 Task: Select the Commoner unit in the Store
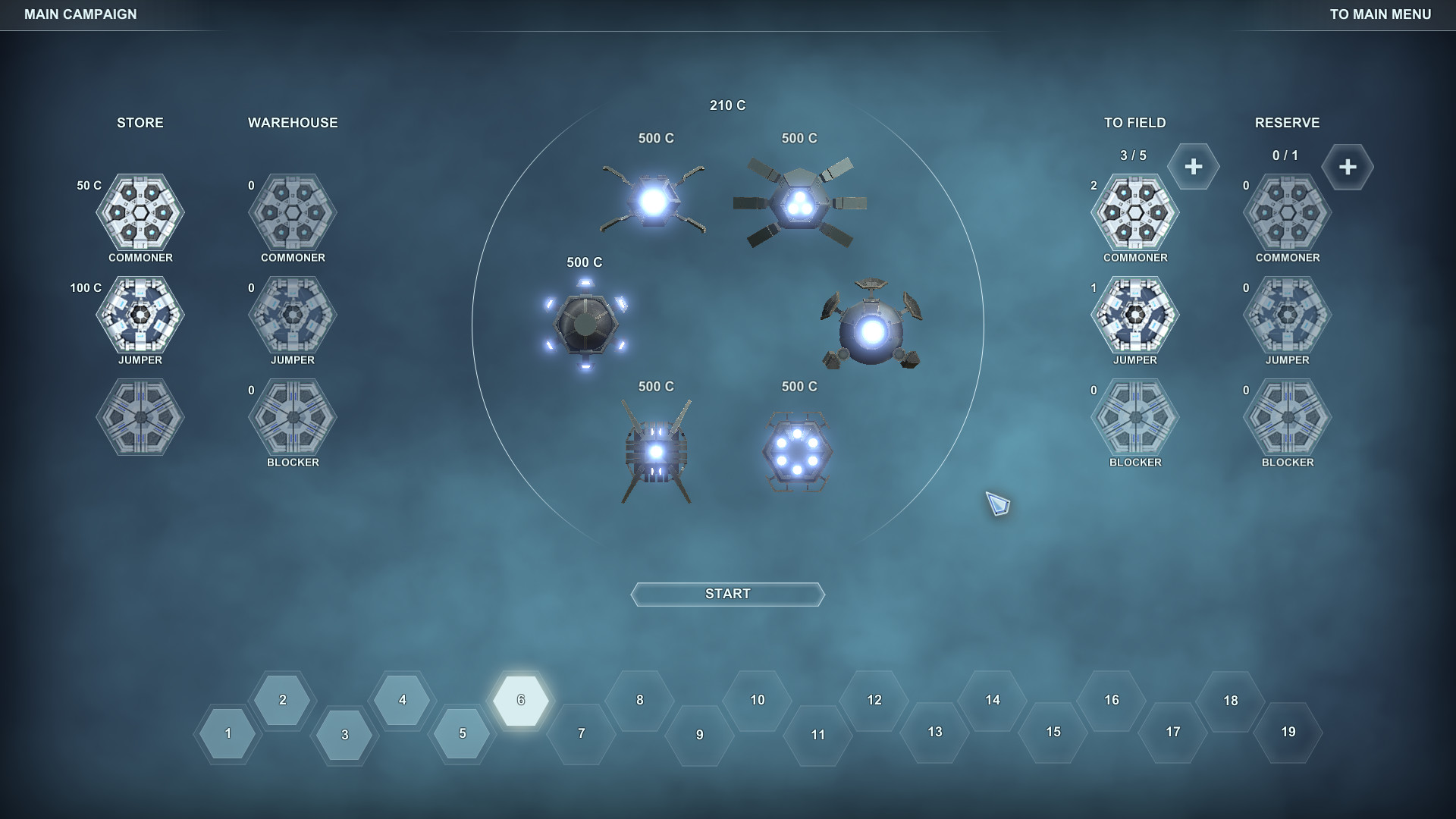pyautogui.click(x=140, y=215)
